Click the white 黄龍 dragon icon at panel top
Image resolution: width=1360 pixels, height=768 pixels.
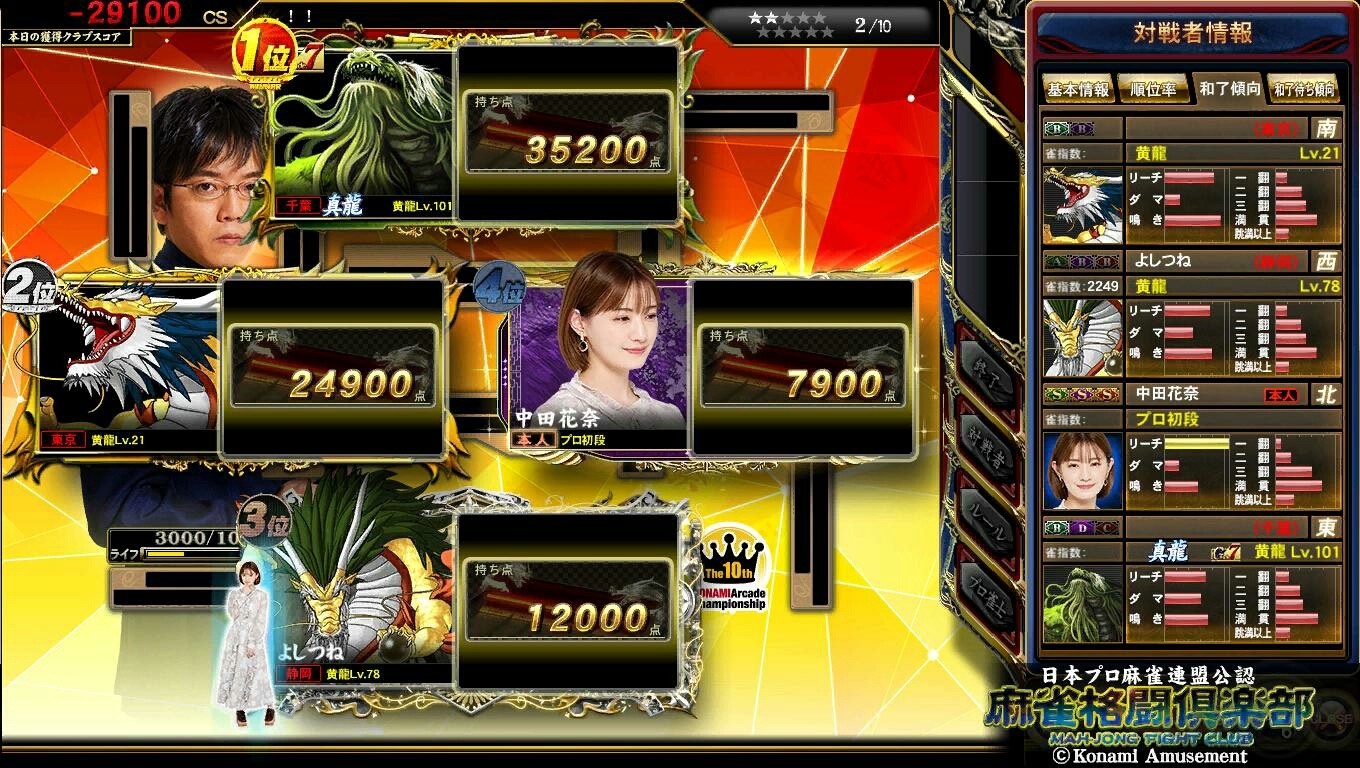(1081, 204)
